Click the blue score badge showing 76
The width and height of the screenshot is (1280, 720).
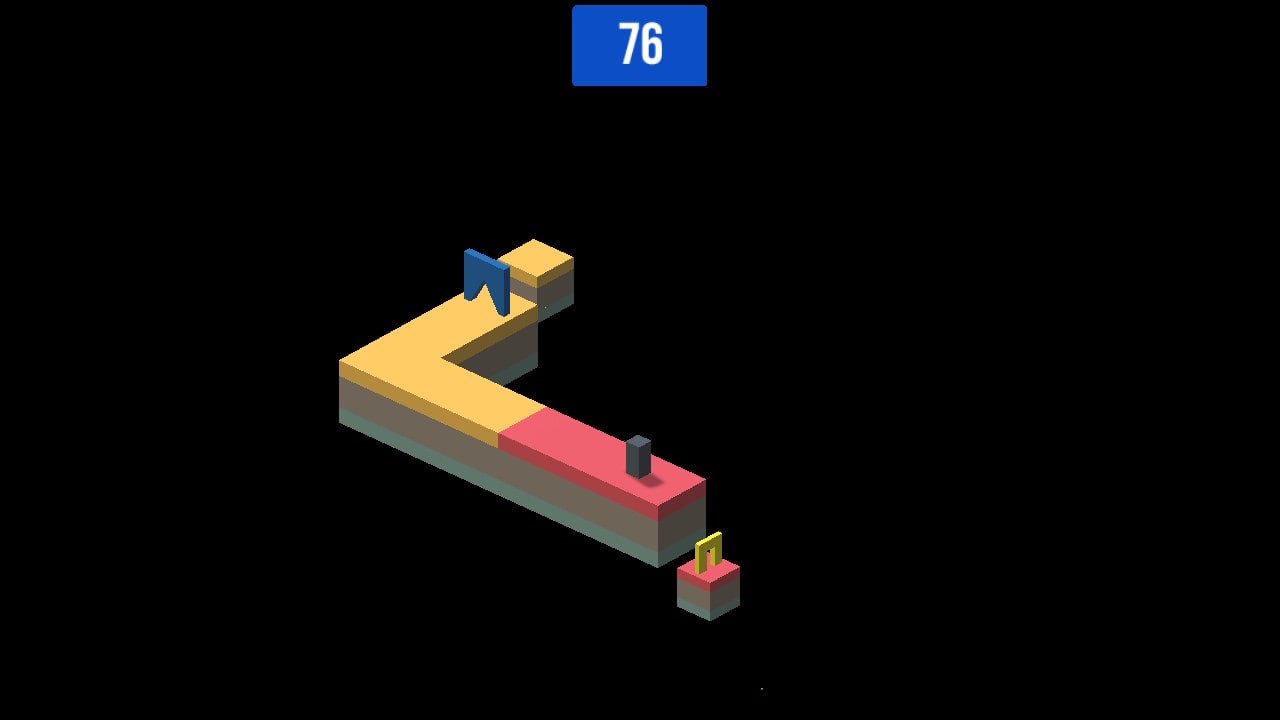[x=639, y=45]
